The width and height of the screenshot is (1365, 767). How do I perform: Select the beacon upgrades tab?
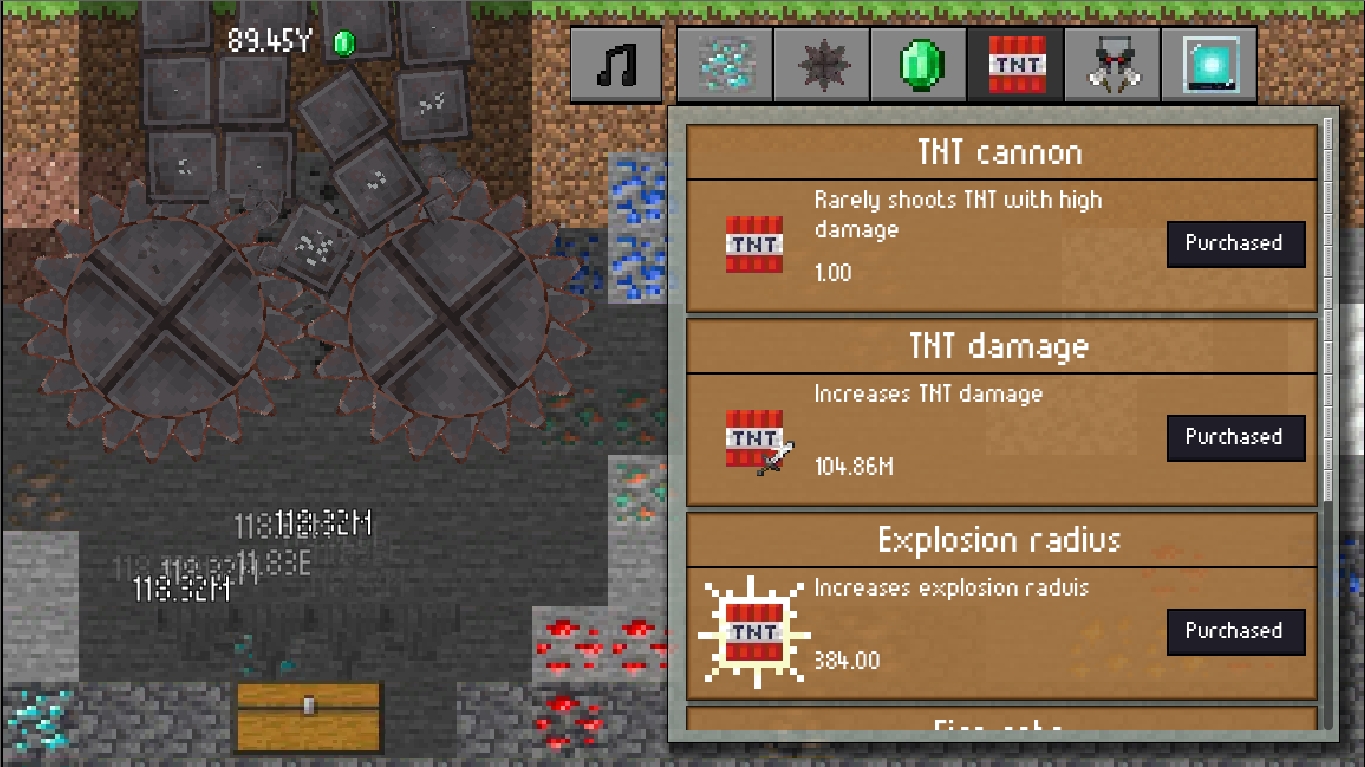click(1208, 63)
